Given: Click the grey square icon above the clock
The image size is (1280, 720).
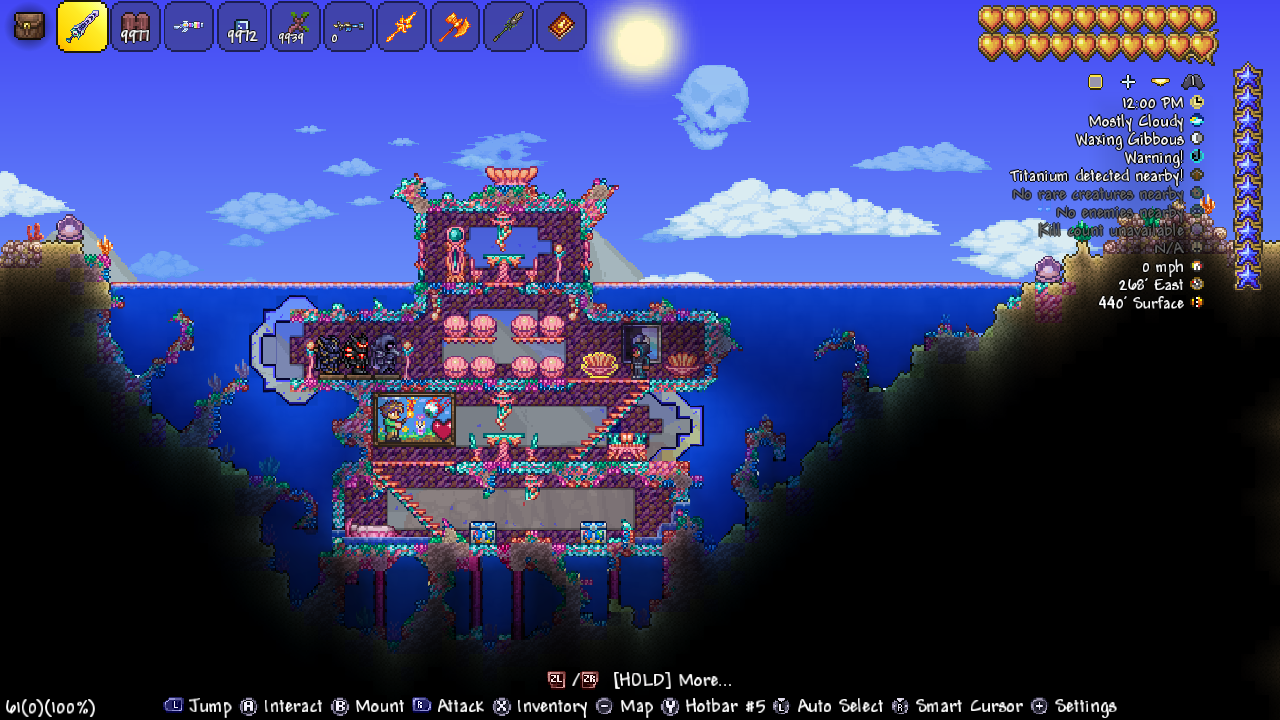Looking at the screenshot, I should (x=1096, y=82).
